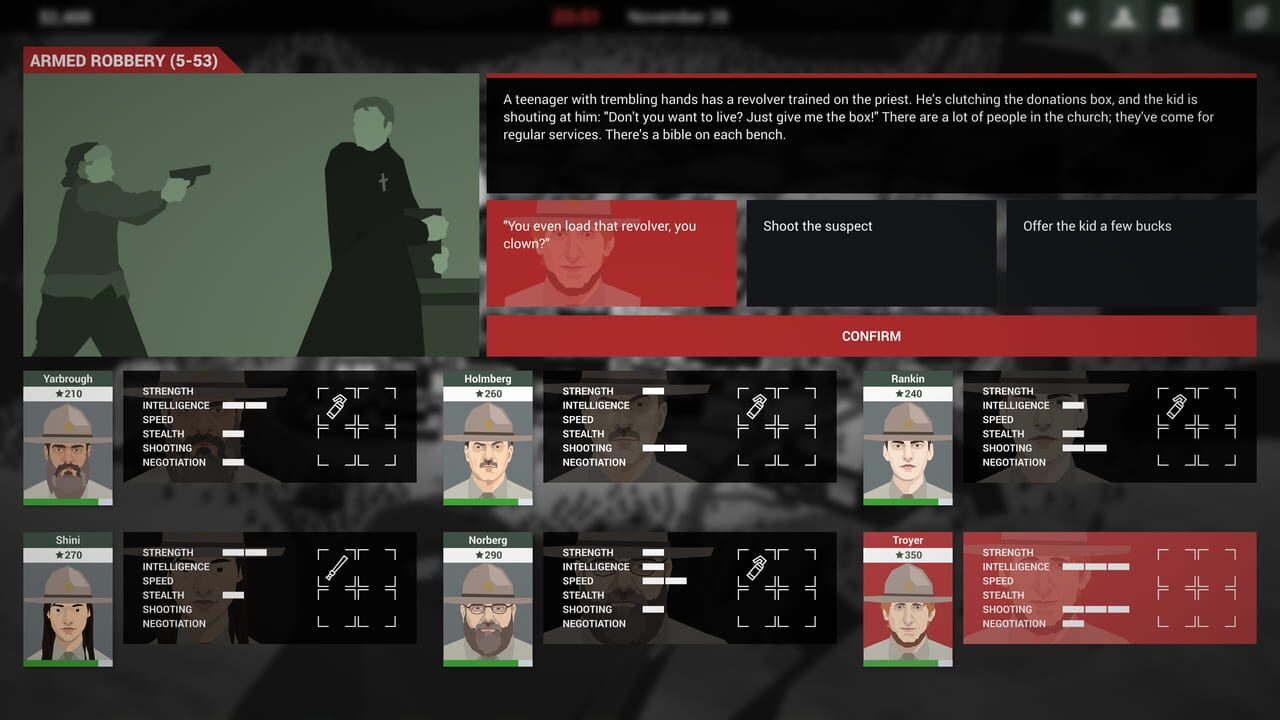This screenshot has width=1280, height=720.
Task: Open the dispatcher icon at the top right
Action: (1170, 16)
